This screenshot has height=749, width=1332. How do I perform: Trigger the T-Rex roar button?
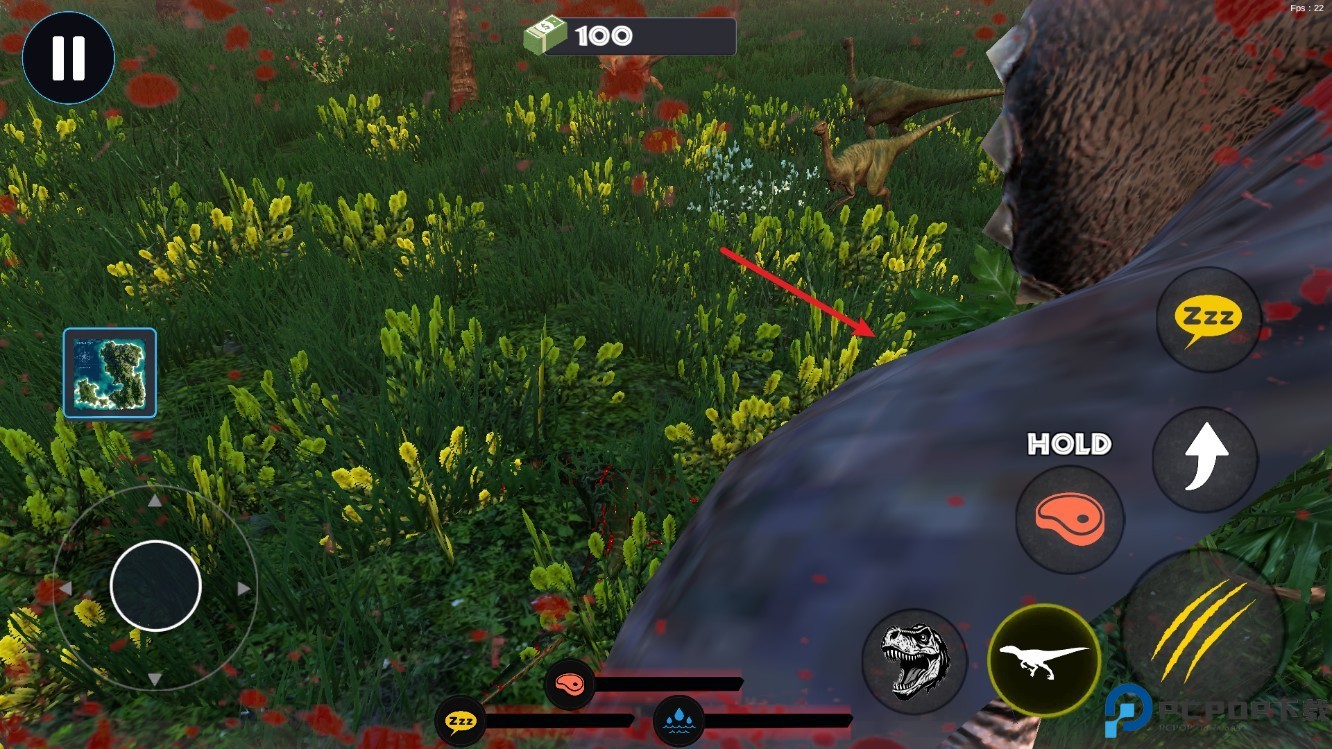(x=914, y=661)
